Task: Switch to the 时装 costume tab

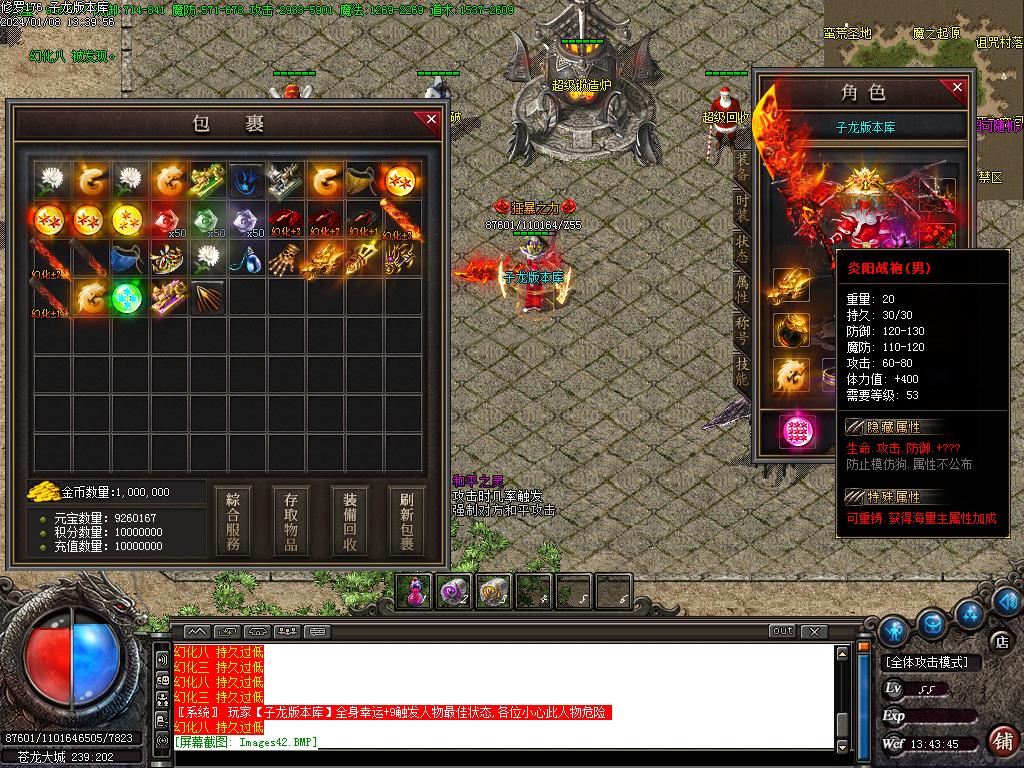Action: coord(741,206)
